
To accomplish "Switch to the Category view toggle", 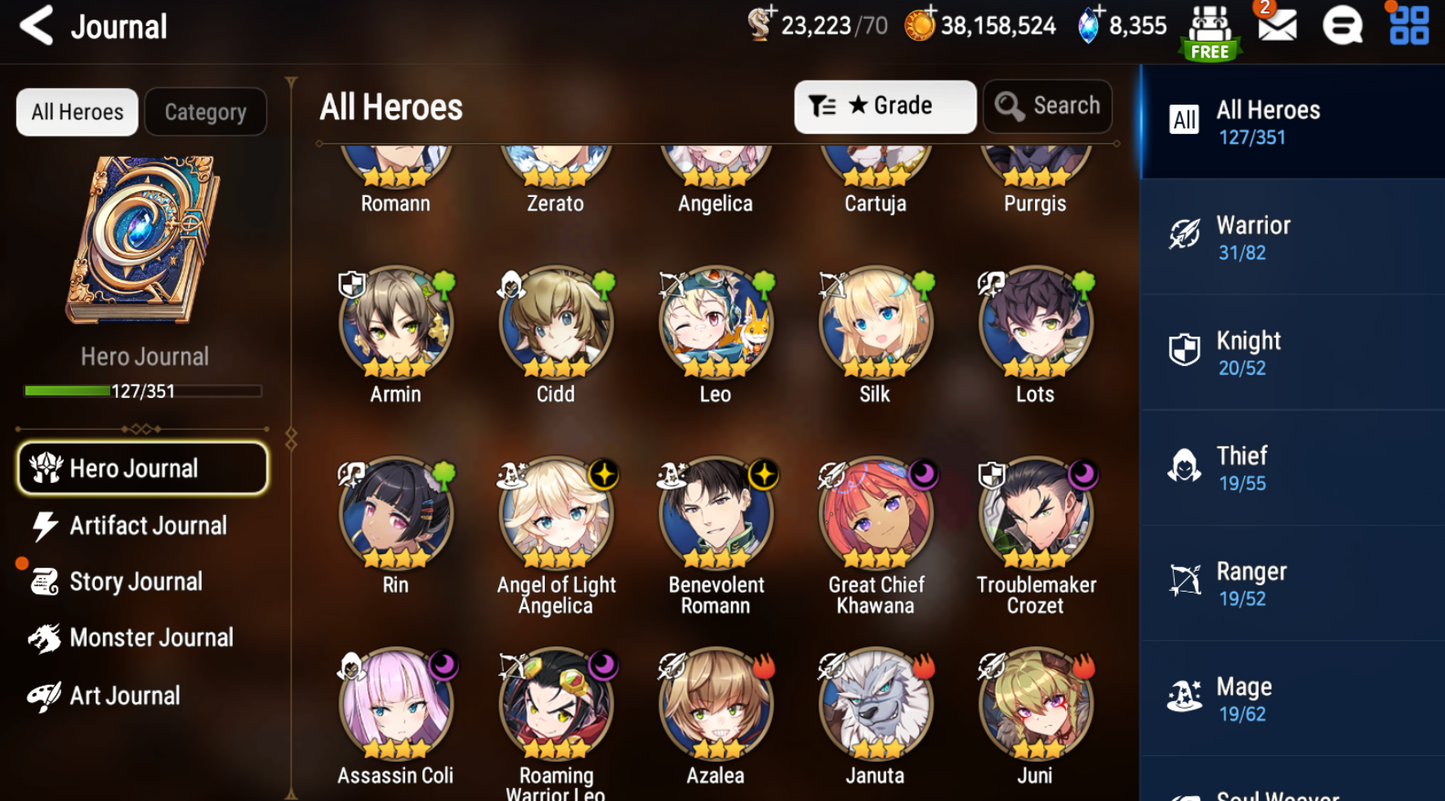I will click(x=205, y=112).
